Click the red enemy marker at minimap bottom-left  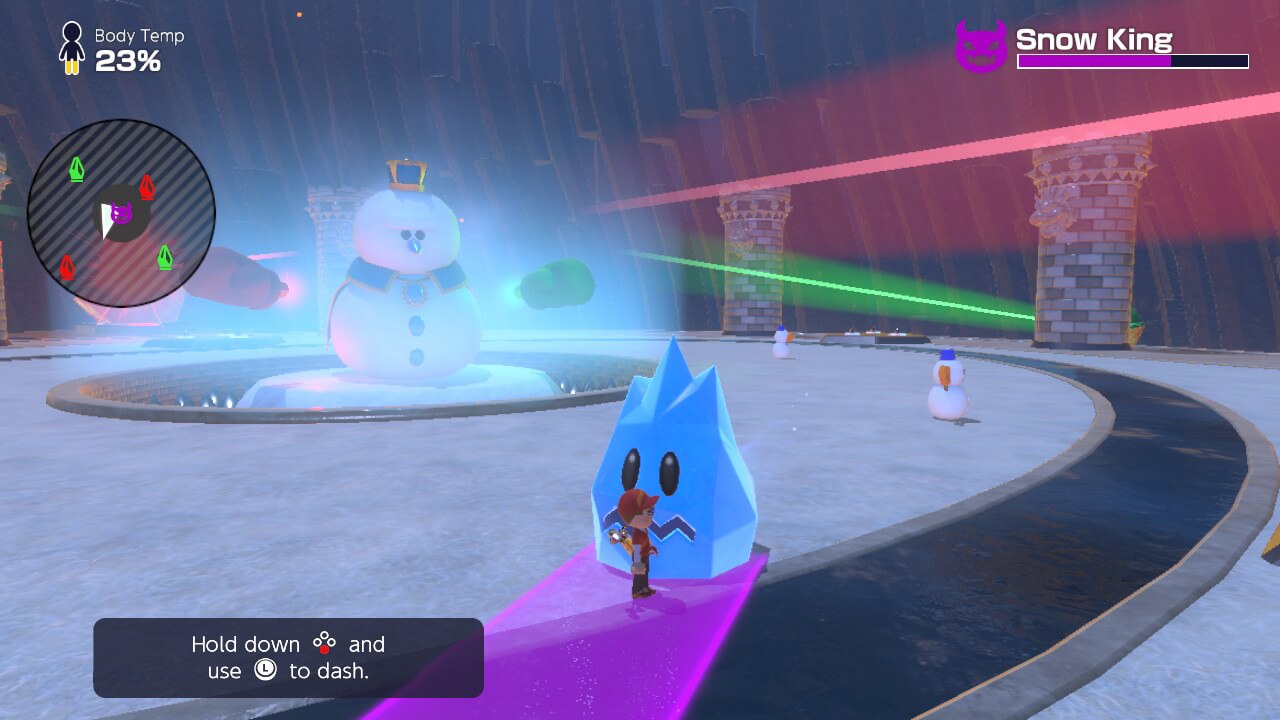click(x=67, y=265)
